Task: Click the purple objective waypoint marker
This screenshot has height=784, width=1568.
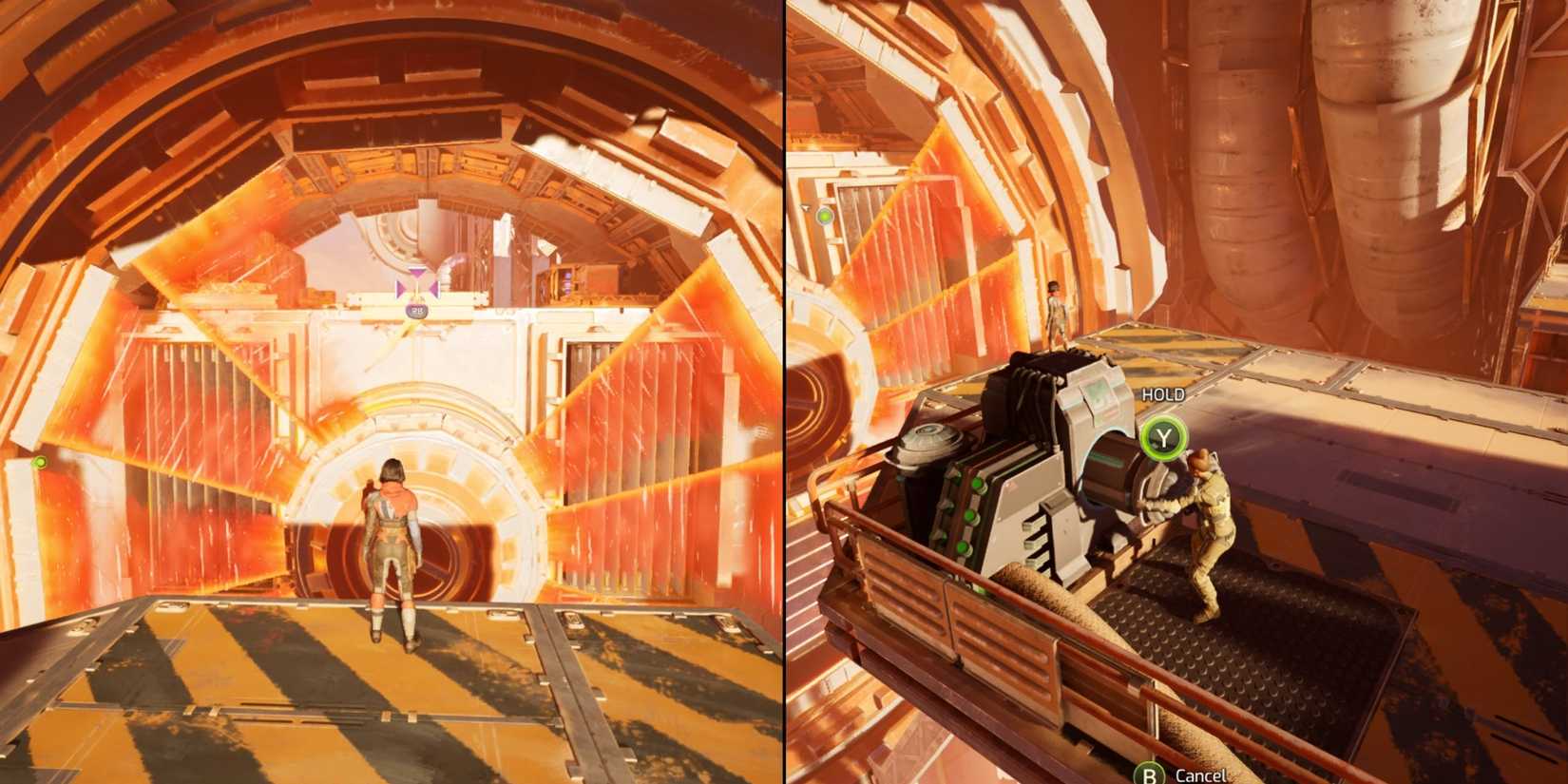Action: (x=415, y=285)
